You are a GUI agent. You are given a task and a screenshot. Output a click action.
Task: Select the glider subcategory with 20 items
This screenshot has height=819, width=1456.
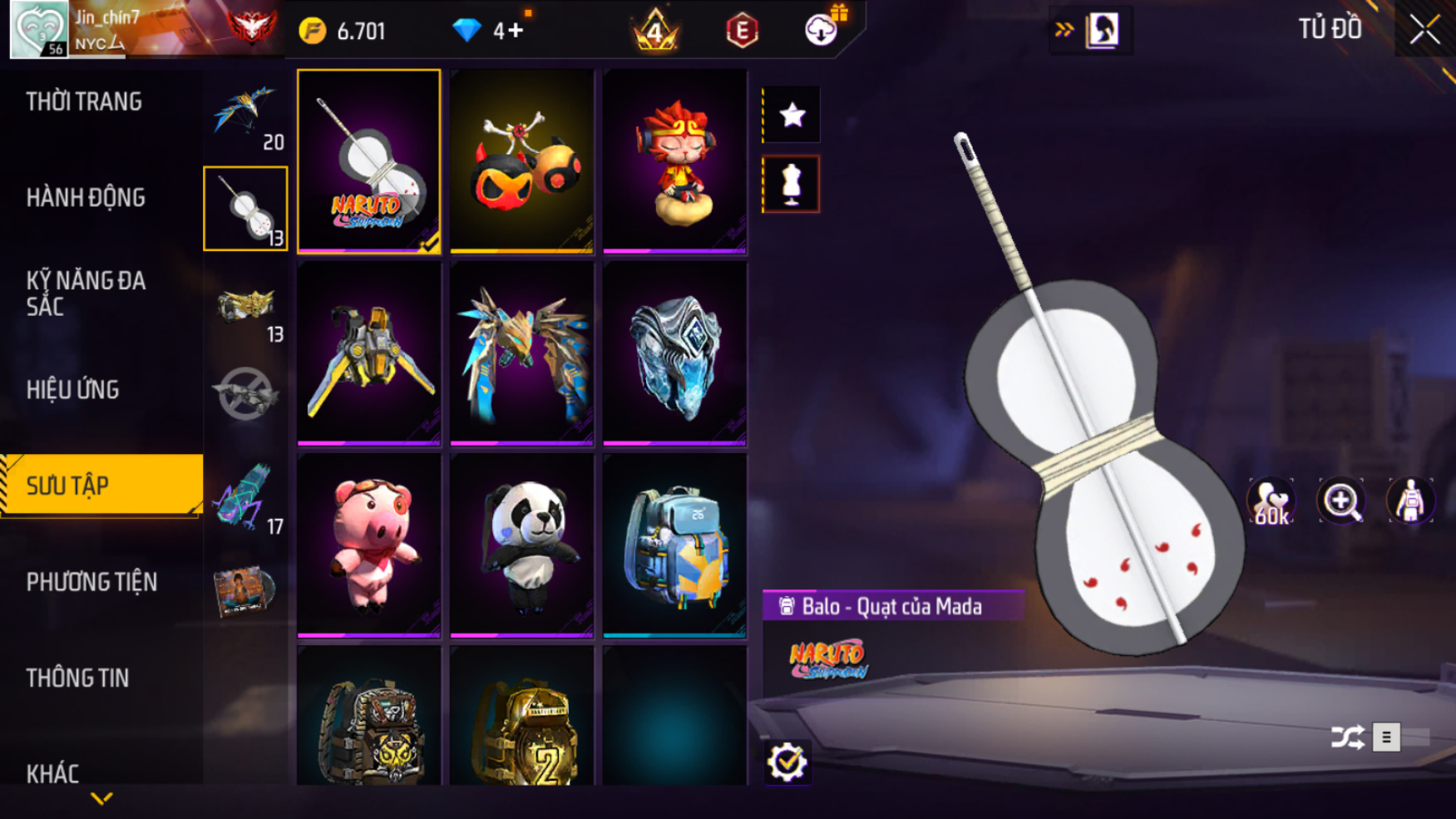click(x=245, y=116)
